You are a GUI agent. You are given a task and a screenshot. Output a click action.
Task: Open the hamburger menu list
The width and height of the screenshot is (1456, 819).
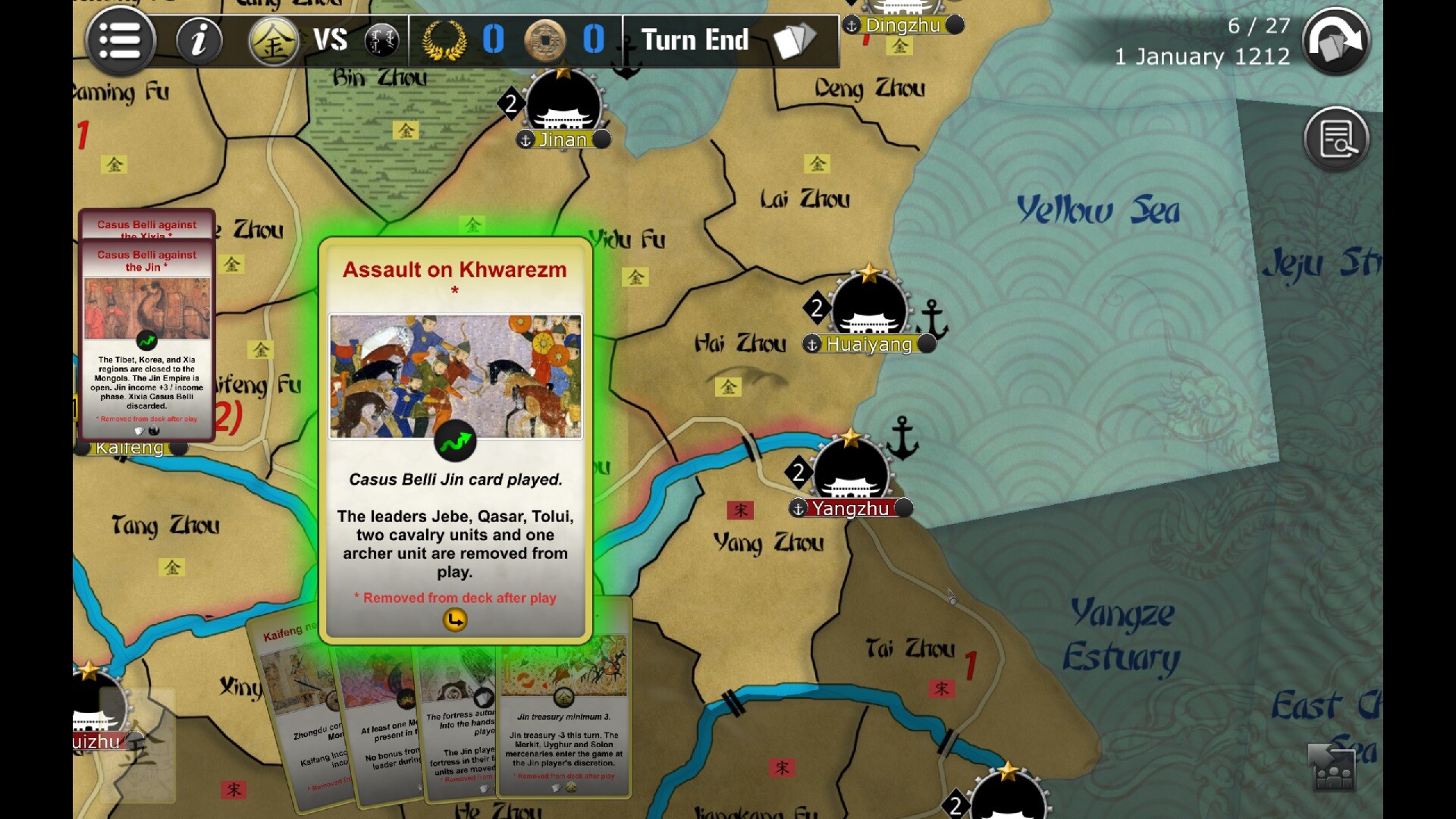click(x=120, y=40)
